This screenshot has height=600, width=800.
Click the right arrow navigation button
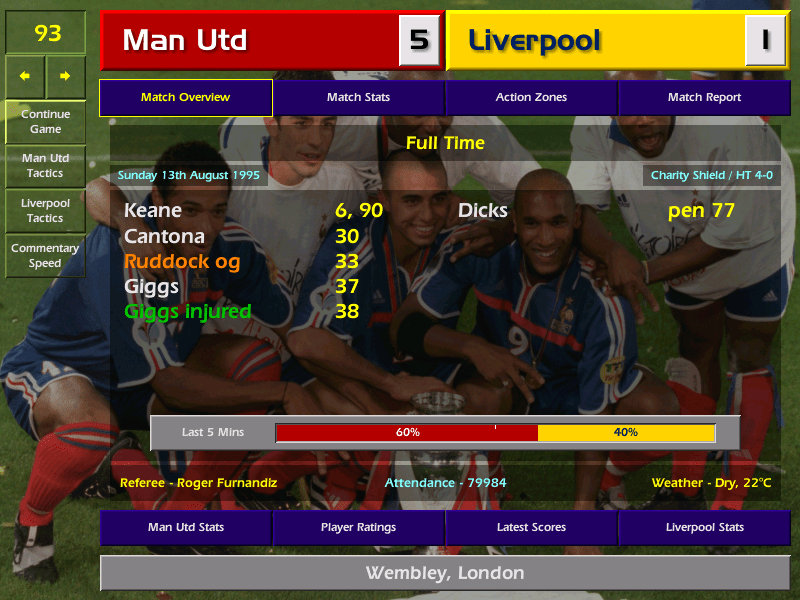tap(65, 76)
